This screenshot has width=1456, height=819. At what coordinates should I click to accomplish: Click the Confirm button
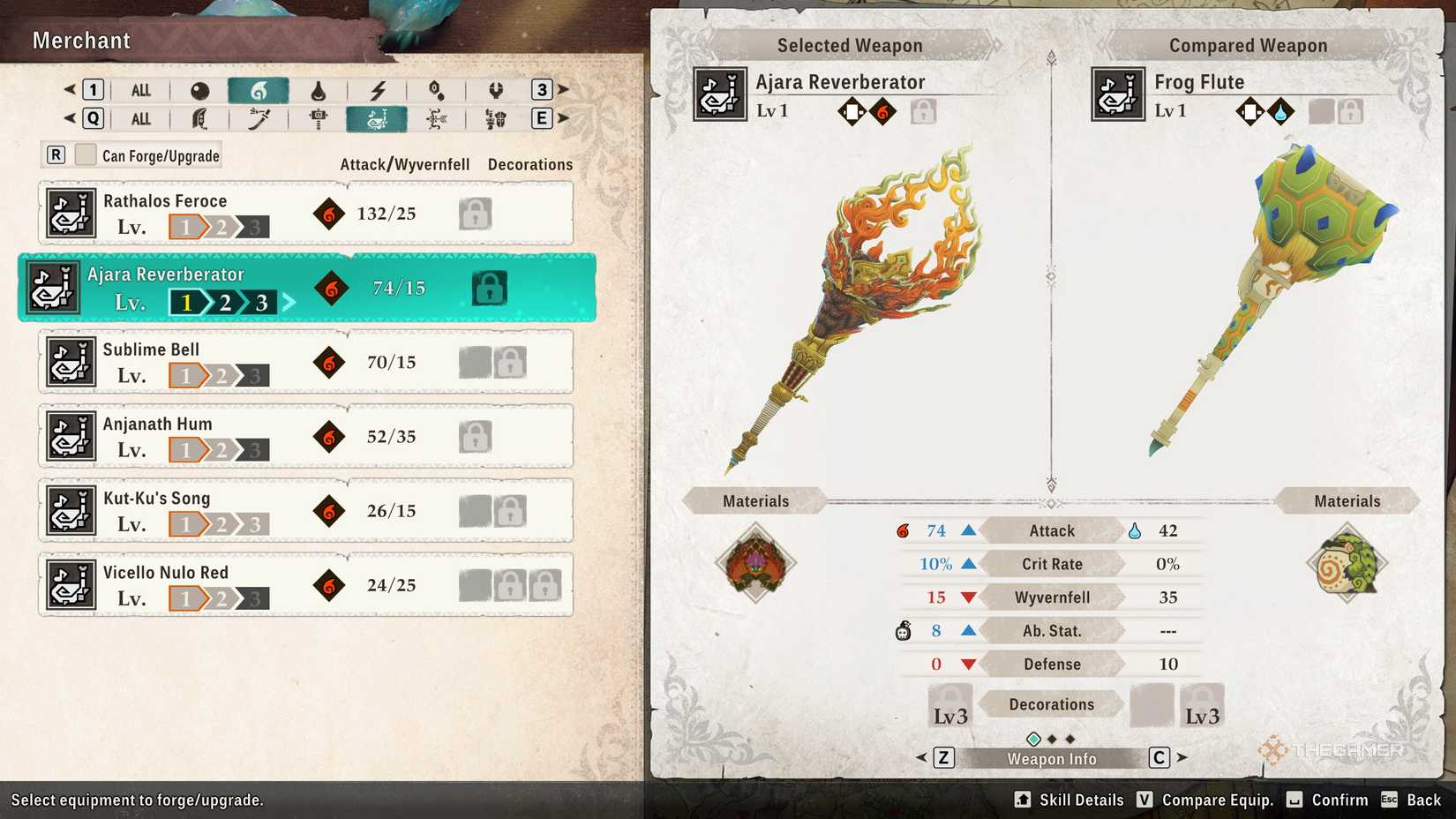point(1329,800)
